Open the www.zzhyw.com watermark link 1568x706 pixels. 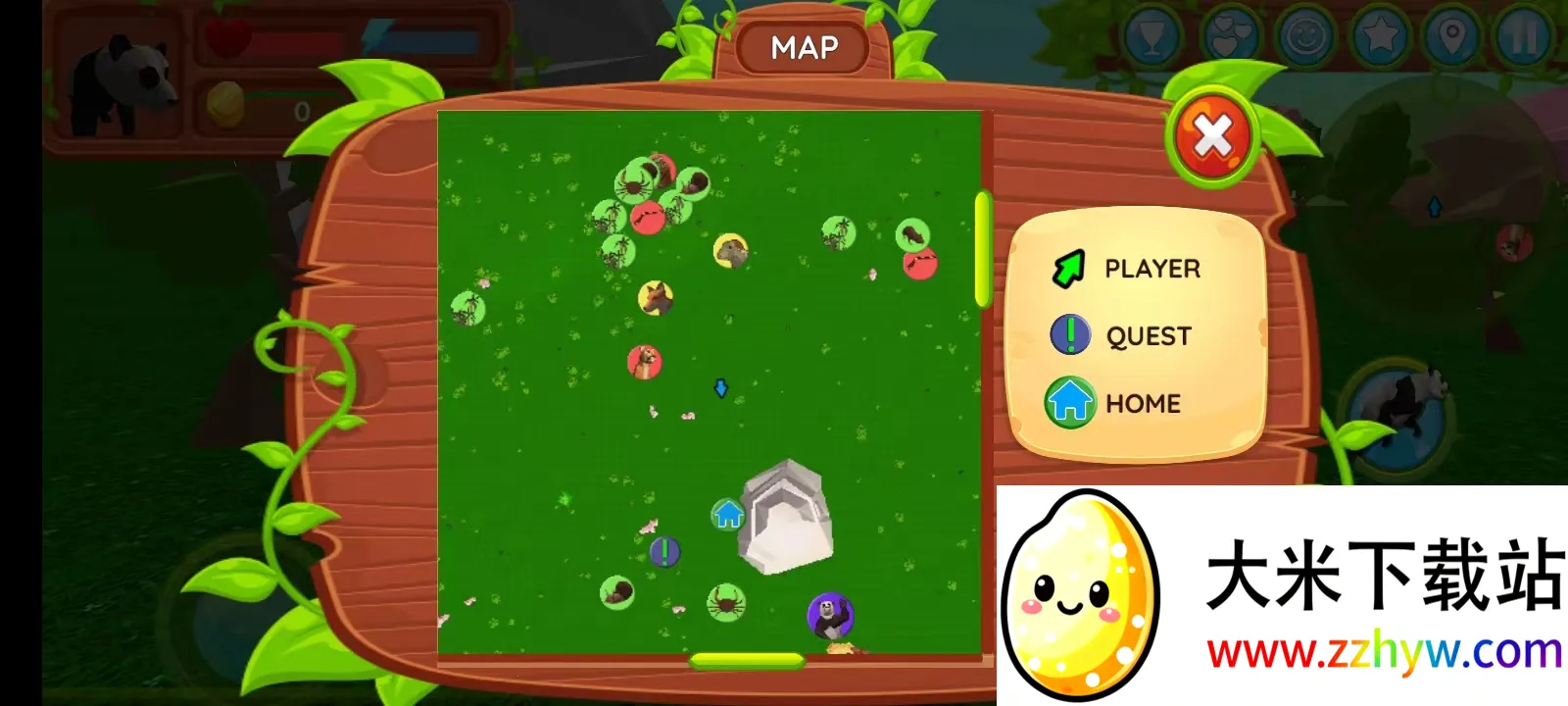pos(1384,652)
